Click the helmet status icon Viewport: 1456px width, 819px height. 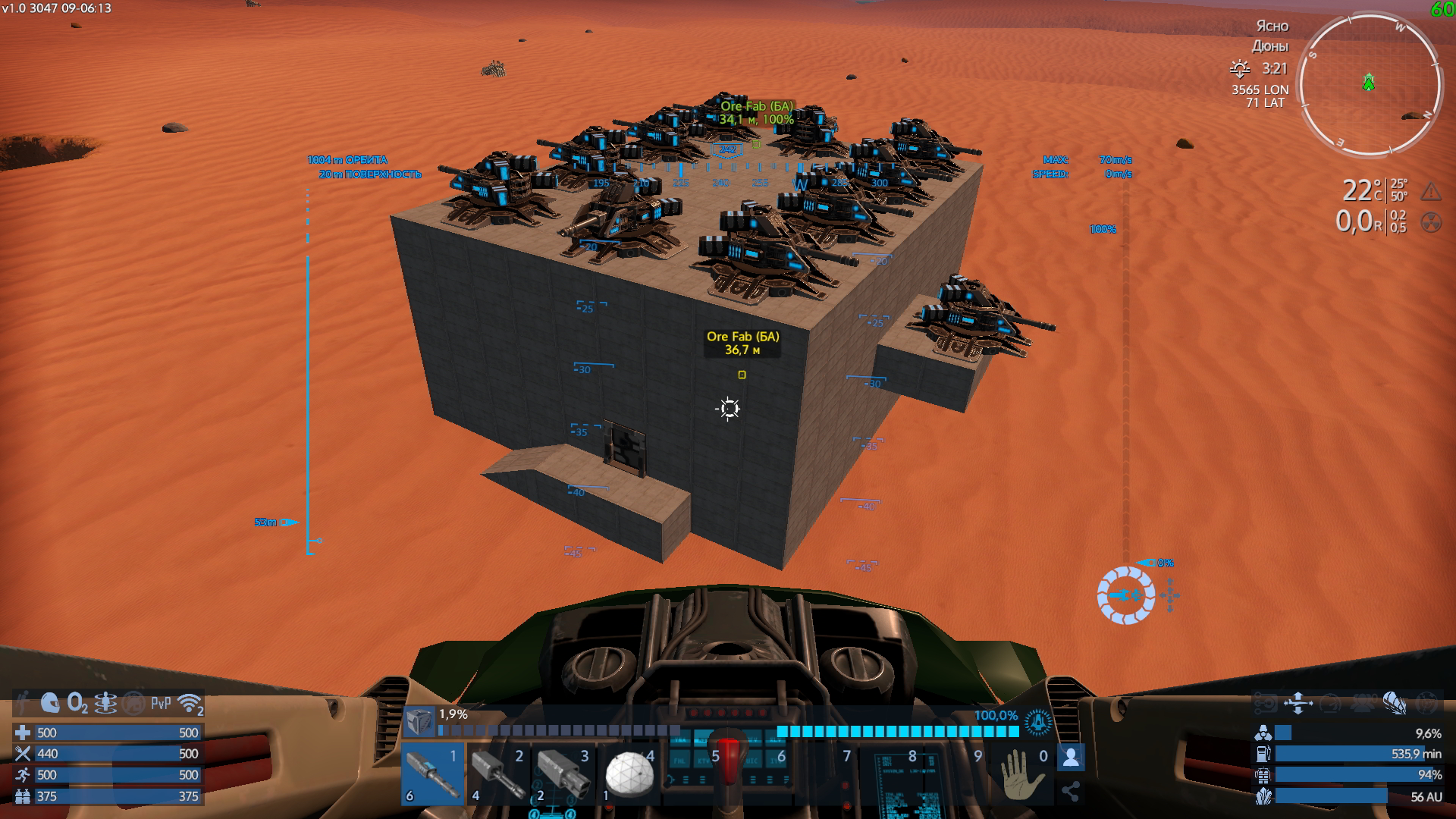(50, 704)
